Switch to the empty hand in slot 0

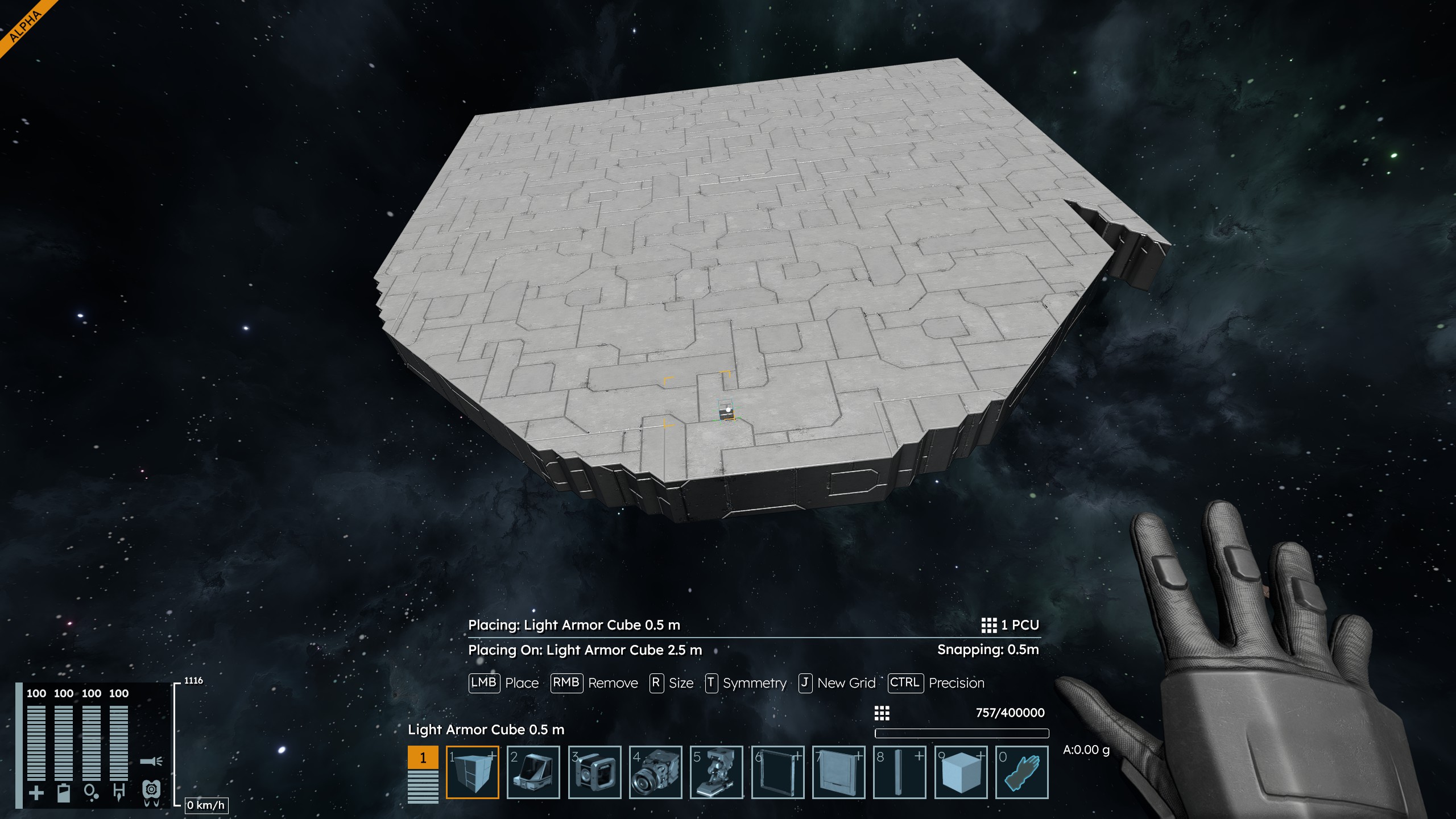(1021, 772)
